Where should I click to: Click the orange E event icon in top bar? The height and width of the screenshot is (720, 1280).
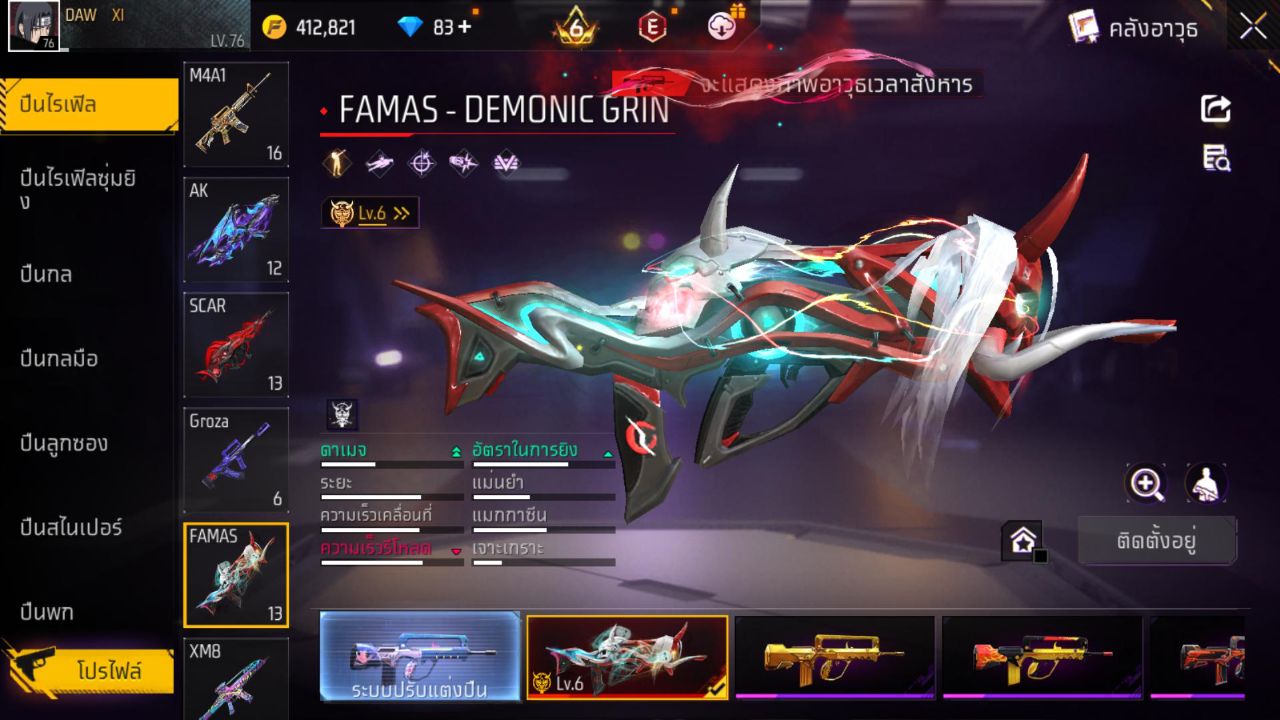pos(651,28)
